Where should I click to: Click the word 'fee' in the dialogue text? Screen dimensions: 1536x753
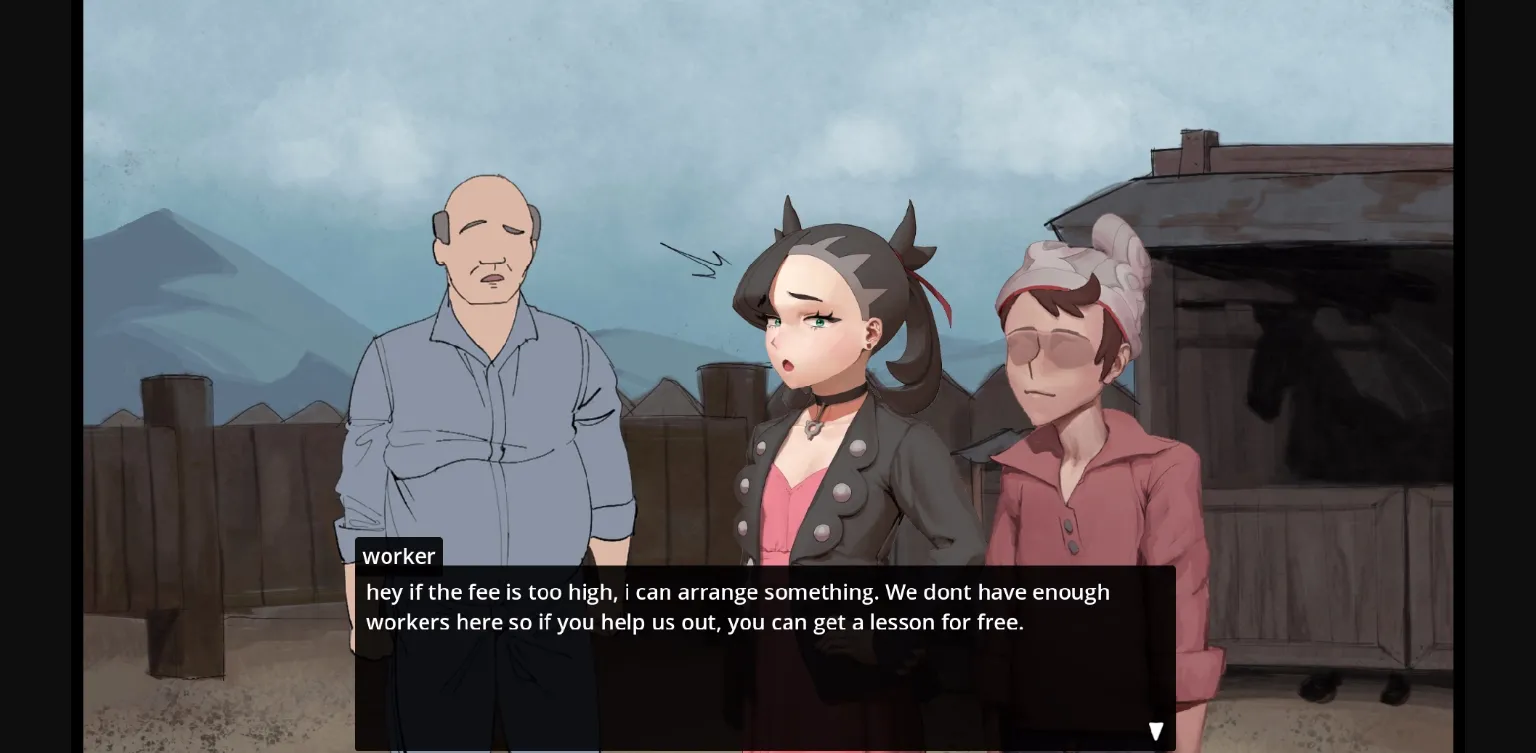coord(489,591)
